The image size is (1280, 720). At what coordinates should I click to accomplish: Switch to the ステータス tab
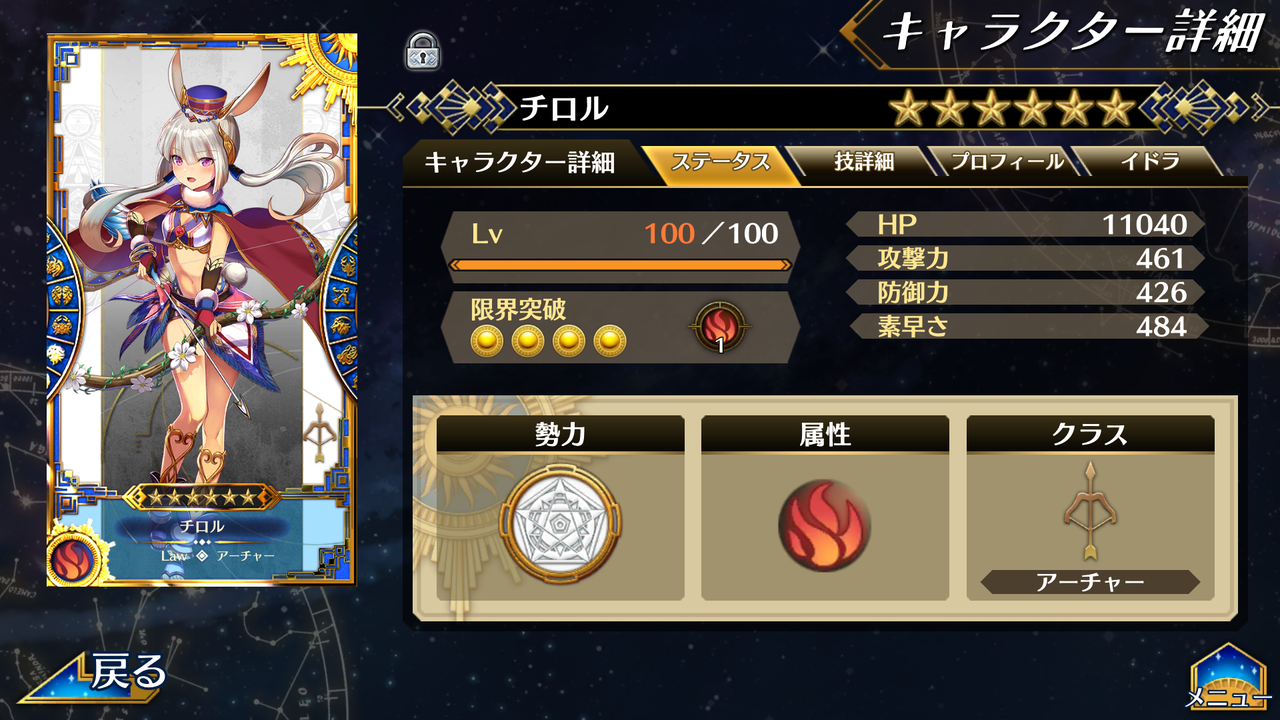[720, 161]
